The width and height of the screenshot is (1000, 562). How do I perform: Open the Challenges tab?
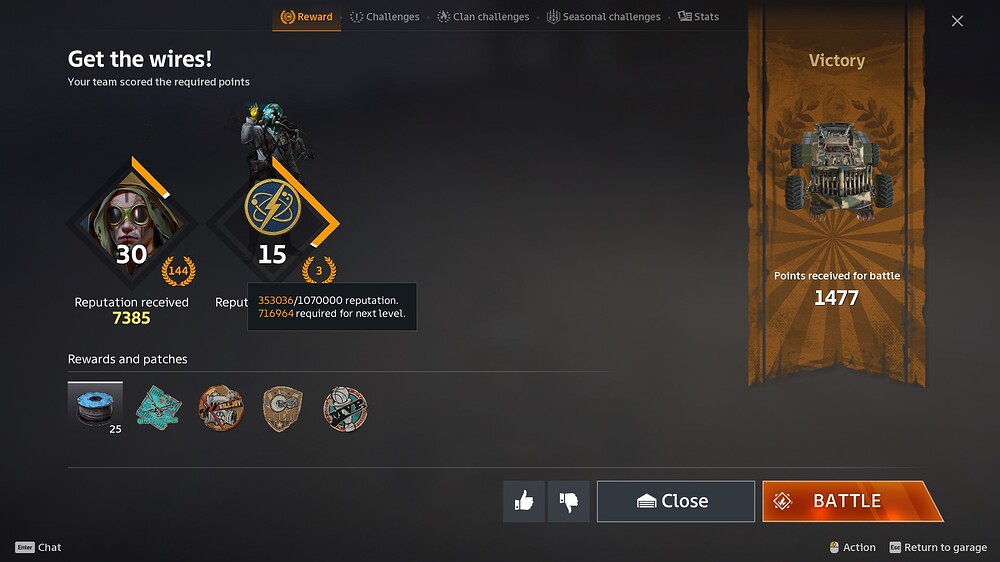click(385, 17)
